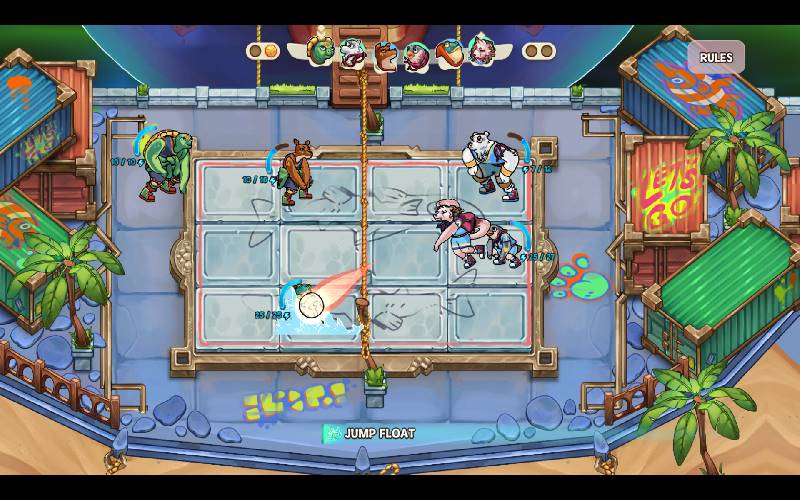Viewport: 800px width, 500px height.
Task: Select the round red-faced bird turn-order portrait
Action: [417, 56]
